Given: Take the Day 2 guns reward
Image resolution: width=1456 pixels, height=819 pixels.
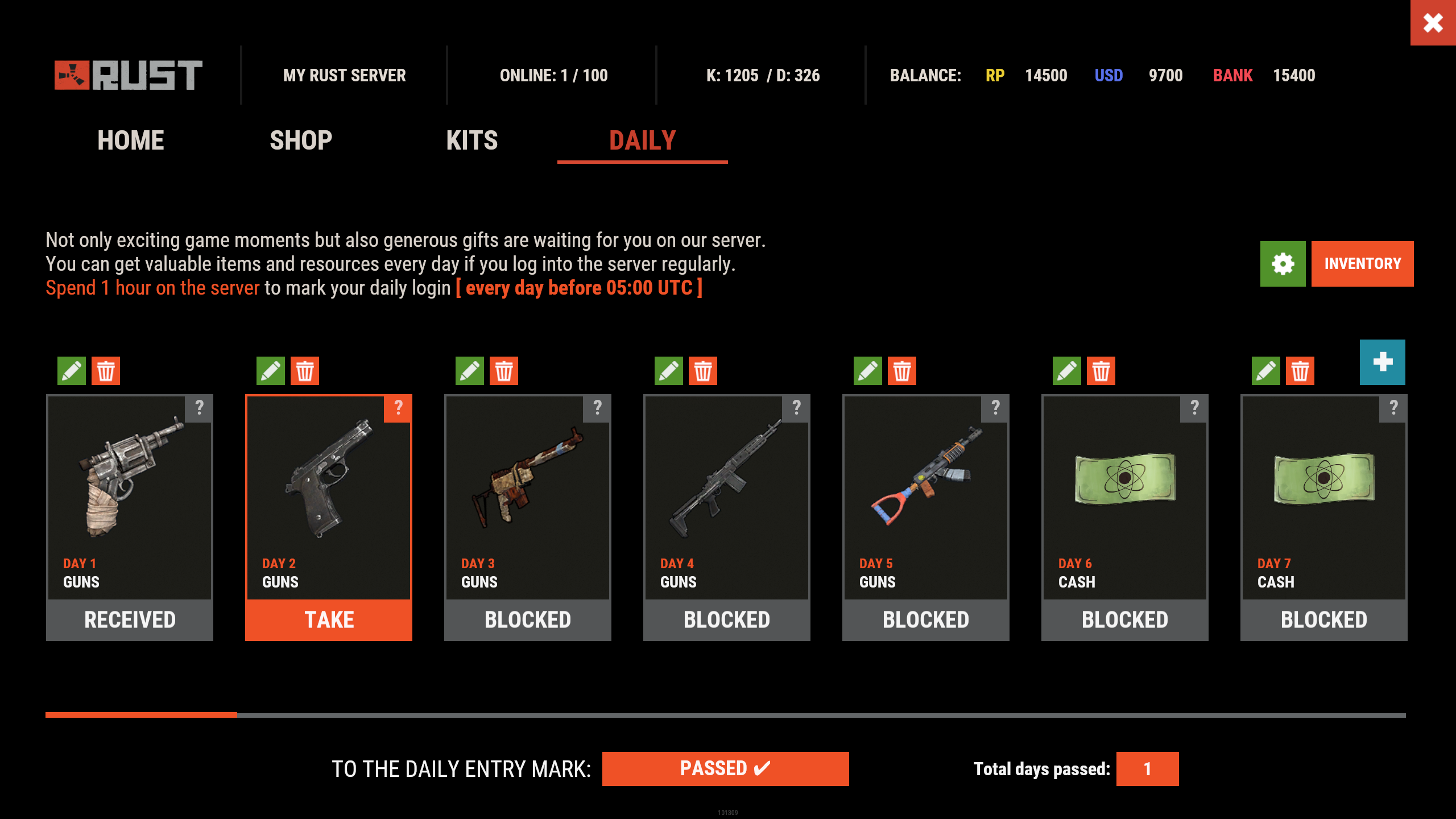Looking at the screenshot, I should pyautogui.click(x=329, y=619).
